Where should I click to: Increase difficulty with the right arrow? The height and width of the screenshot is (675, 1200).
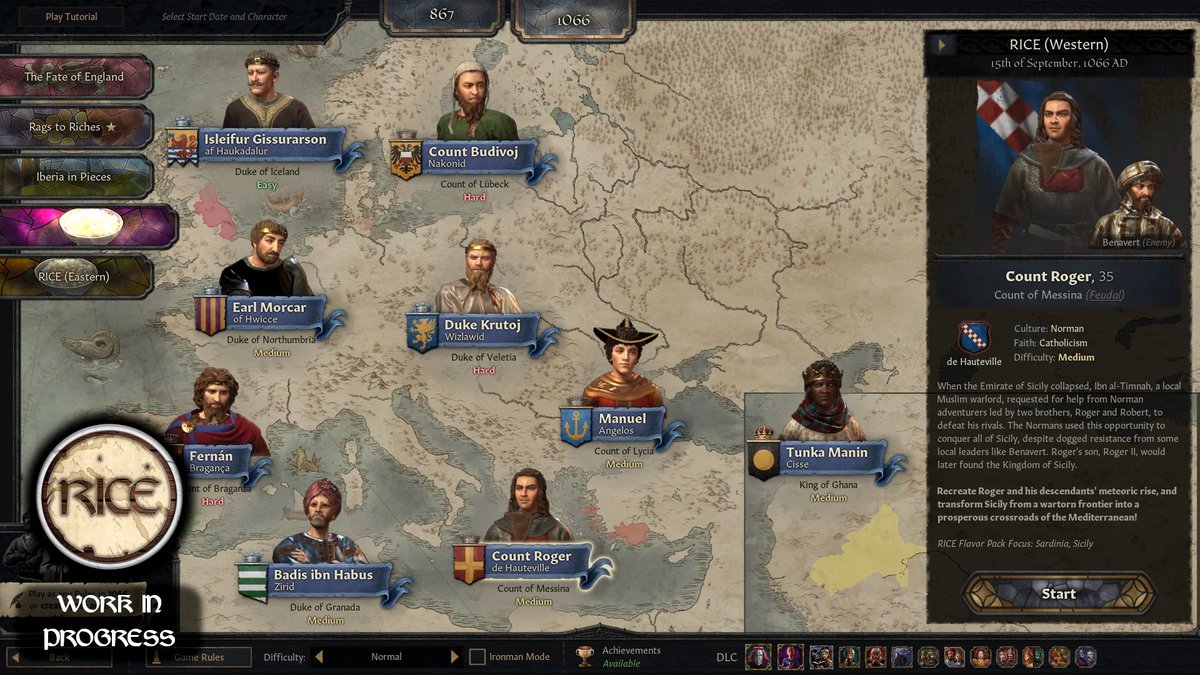[454, 657]
